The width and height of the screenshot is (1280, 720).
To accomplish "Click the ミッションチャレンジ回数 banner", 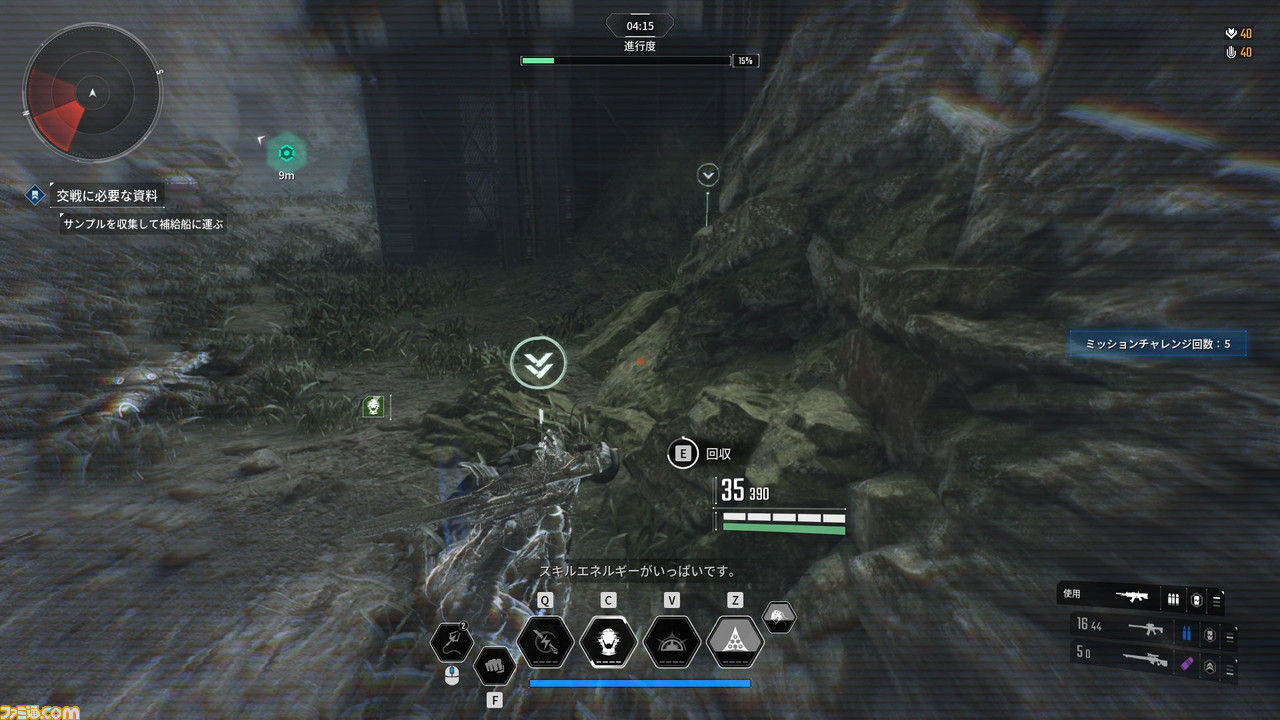I will tap(1158, 345).
